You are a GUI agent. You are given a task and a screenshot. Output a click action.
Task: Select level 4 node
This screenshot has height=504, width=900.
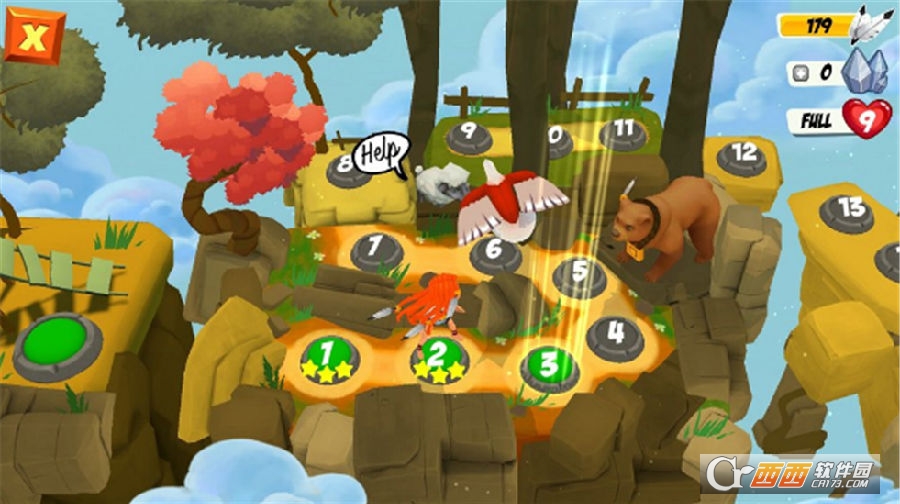pyautogui.click(x=616, y=333)
